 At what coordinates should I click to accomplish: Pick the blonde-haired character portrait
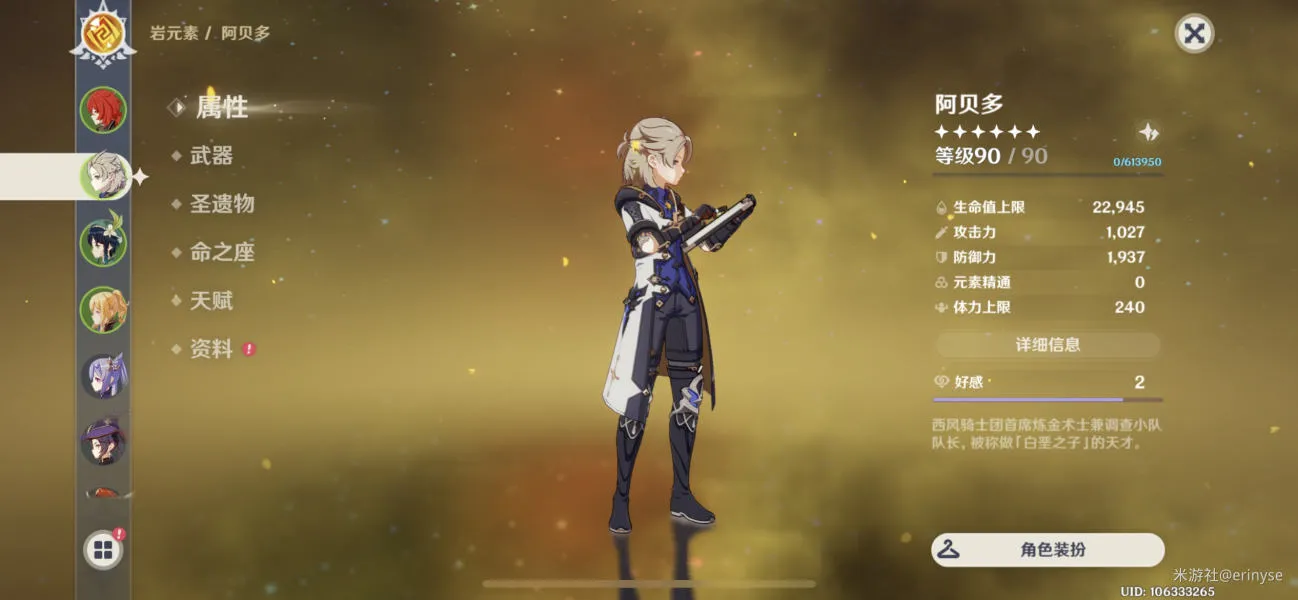pyautogui.click(x=103, y=310)
